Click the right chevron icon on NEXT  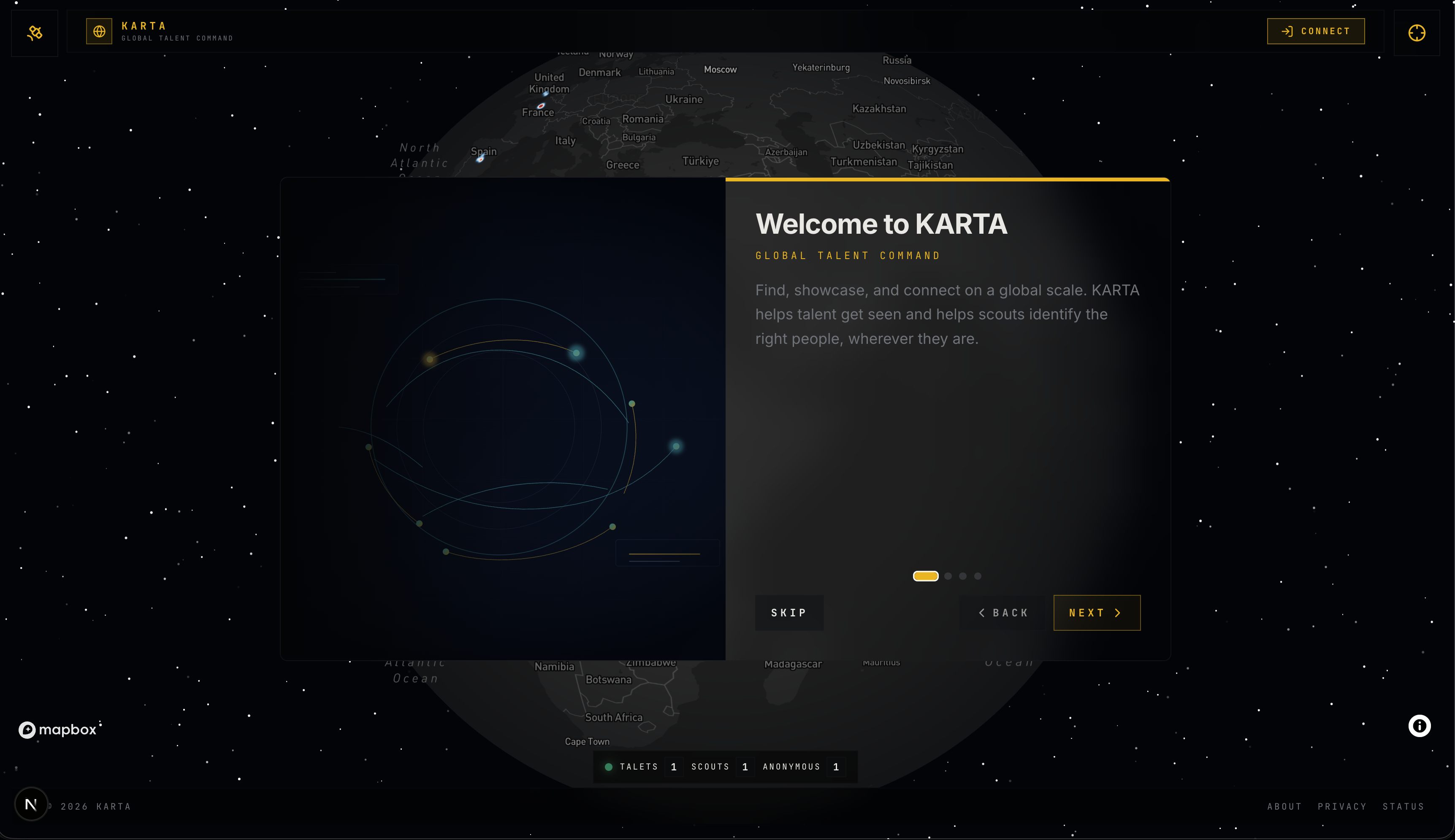click(1118, 613)
